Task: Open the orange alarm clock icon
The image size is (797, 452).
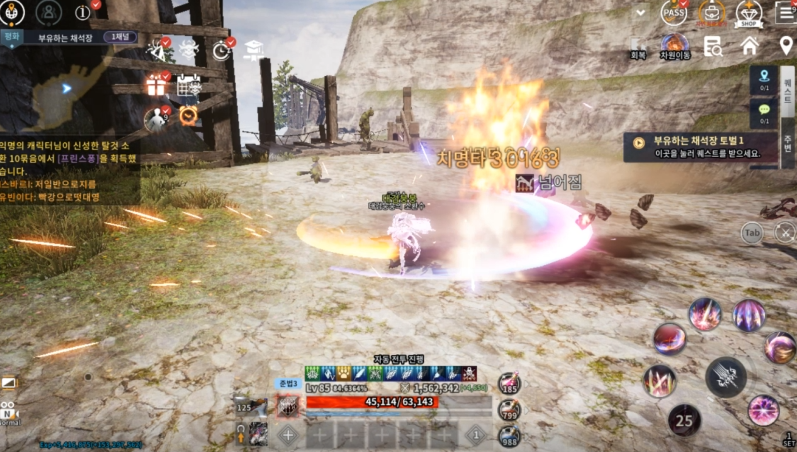Action: 188,116
